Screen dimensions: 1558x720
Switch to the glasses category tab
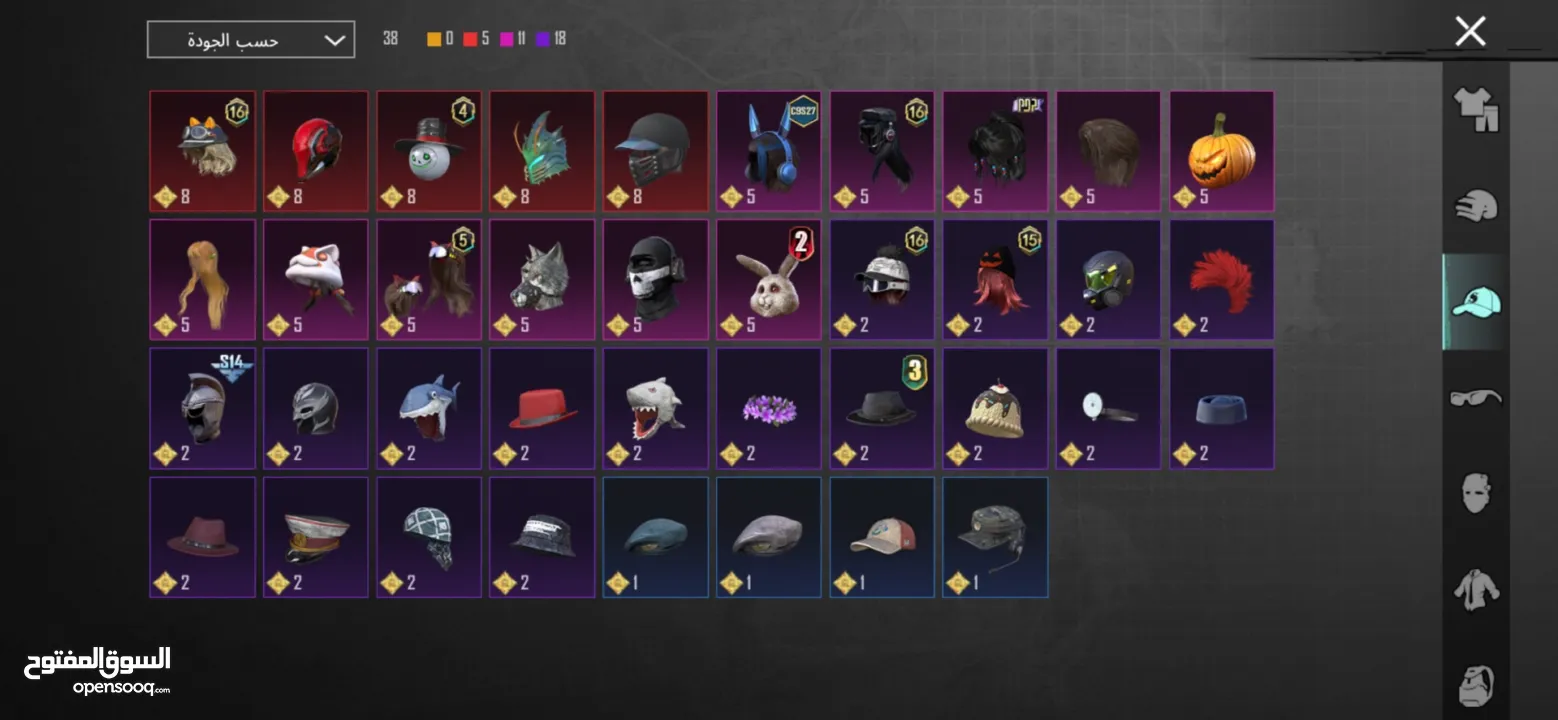tap(1476, 397)
